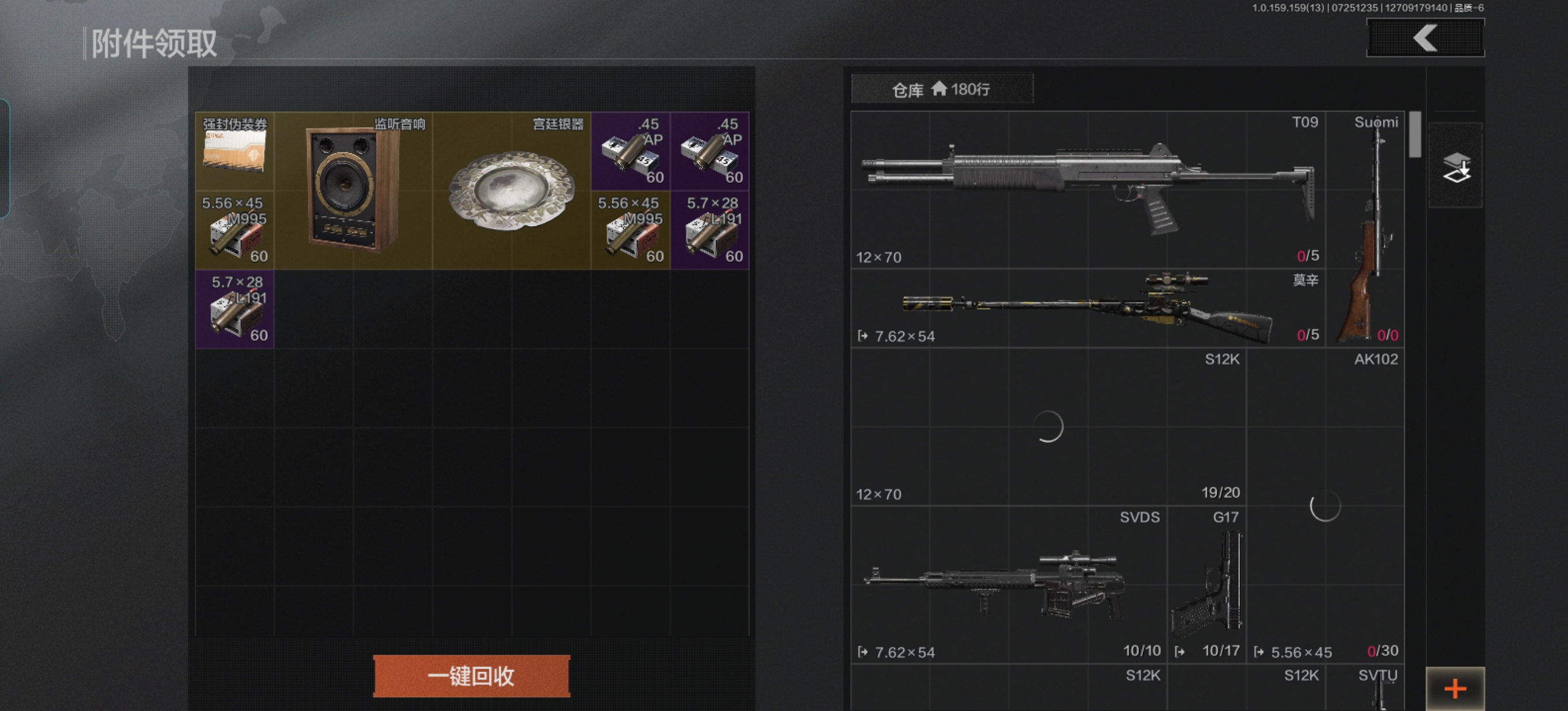Open the 仓库 warehouse tab
The width and height of the screenshot is (1568, 711).
[x=941, y=89]
